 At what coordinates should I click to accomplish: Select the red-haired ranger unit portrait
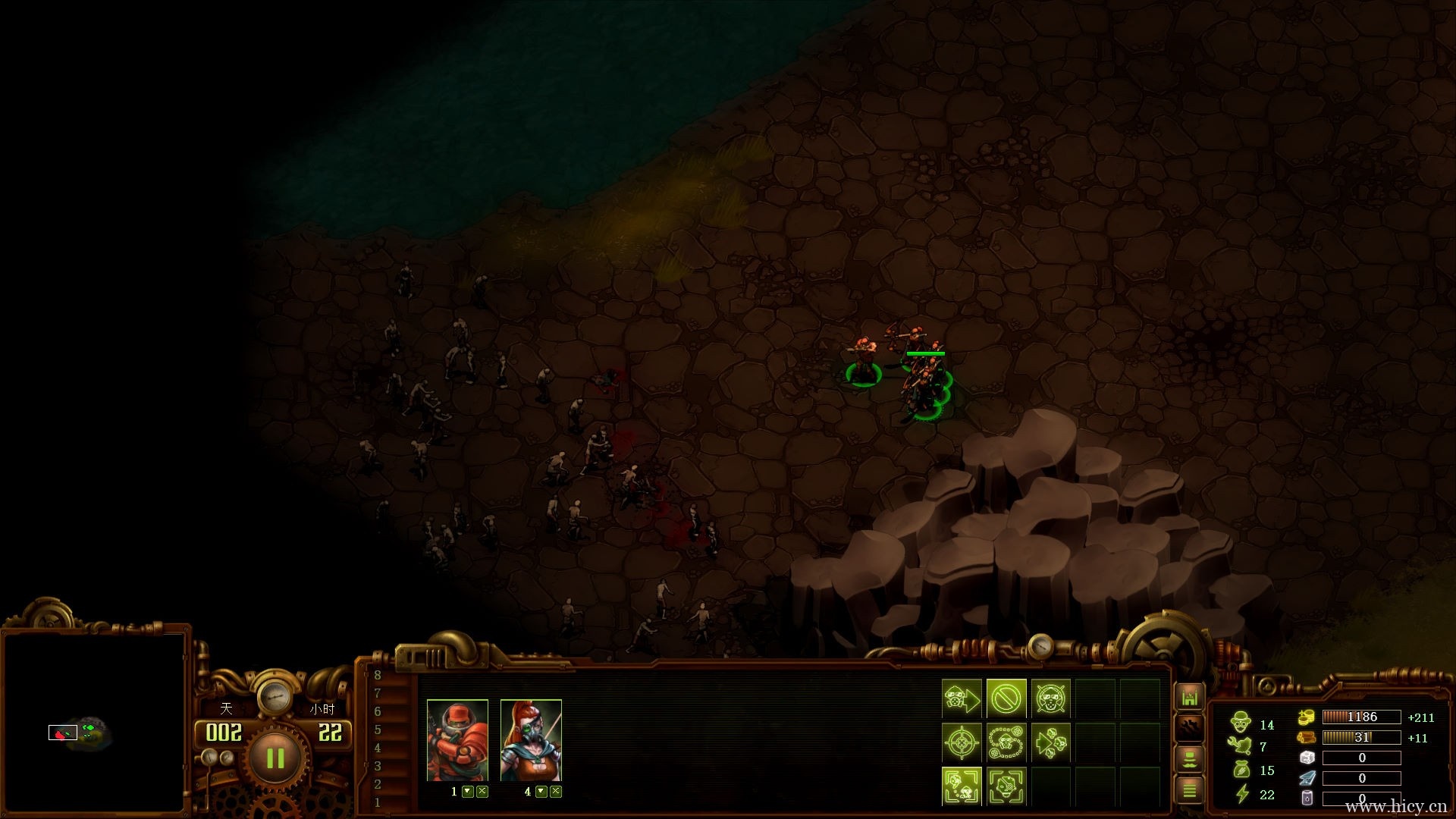tap(531, 740)
